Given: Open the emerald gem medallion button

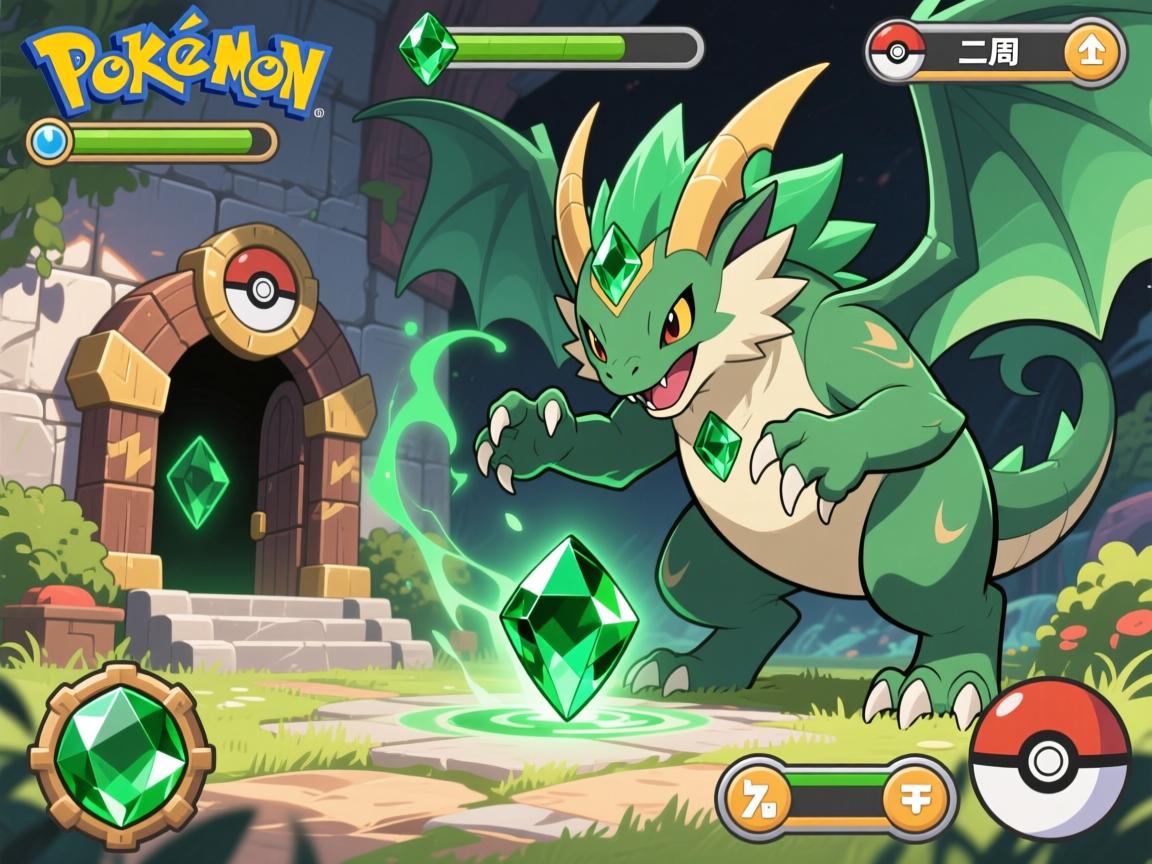Looking at the screenshot, I should coord(121,757).
